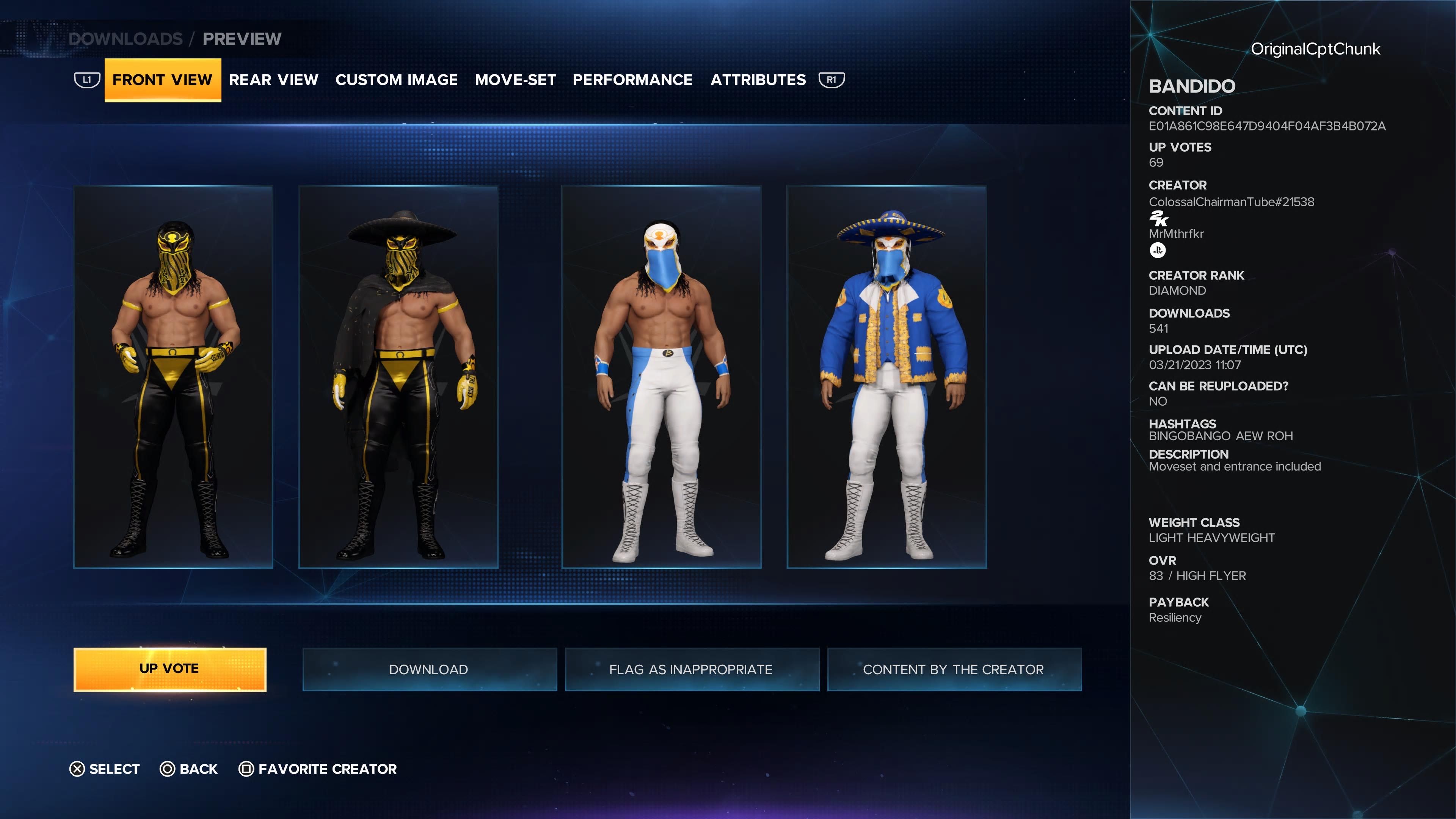Click Flag as Inappropriate
The image size is (1456, 819).
click(691, 669)
